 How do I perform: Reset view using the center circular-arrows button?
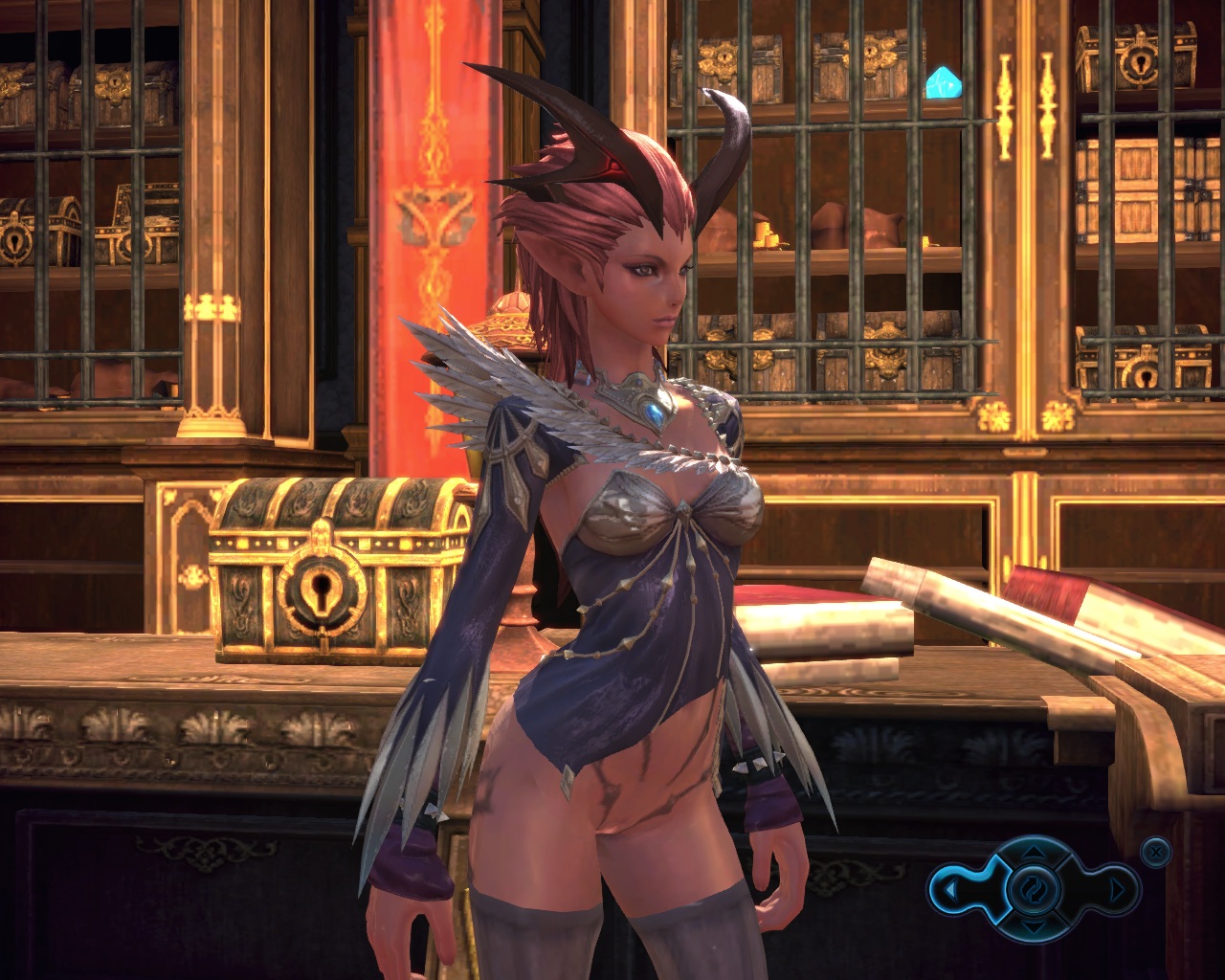pos(1033,889)
